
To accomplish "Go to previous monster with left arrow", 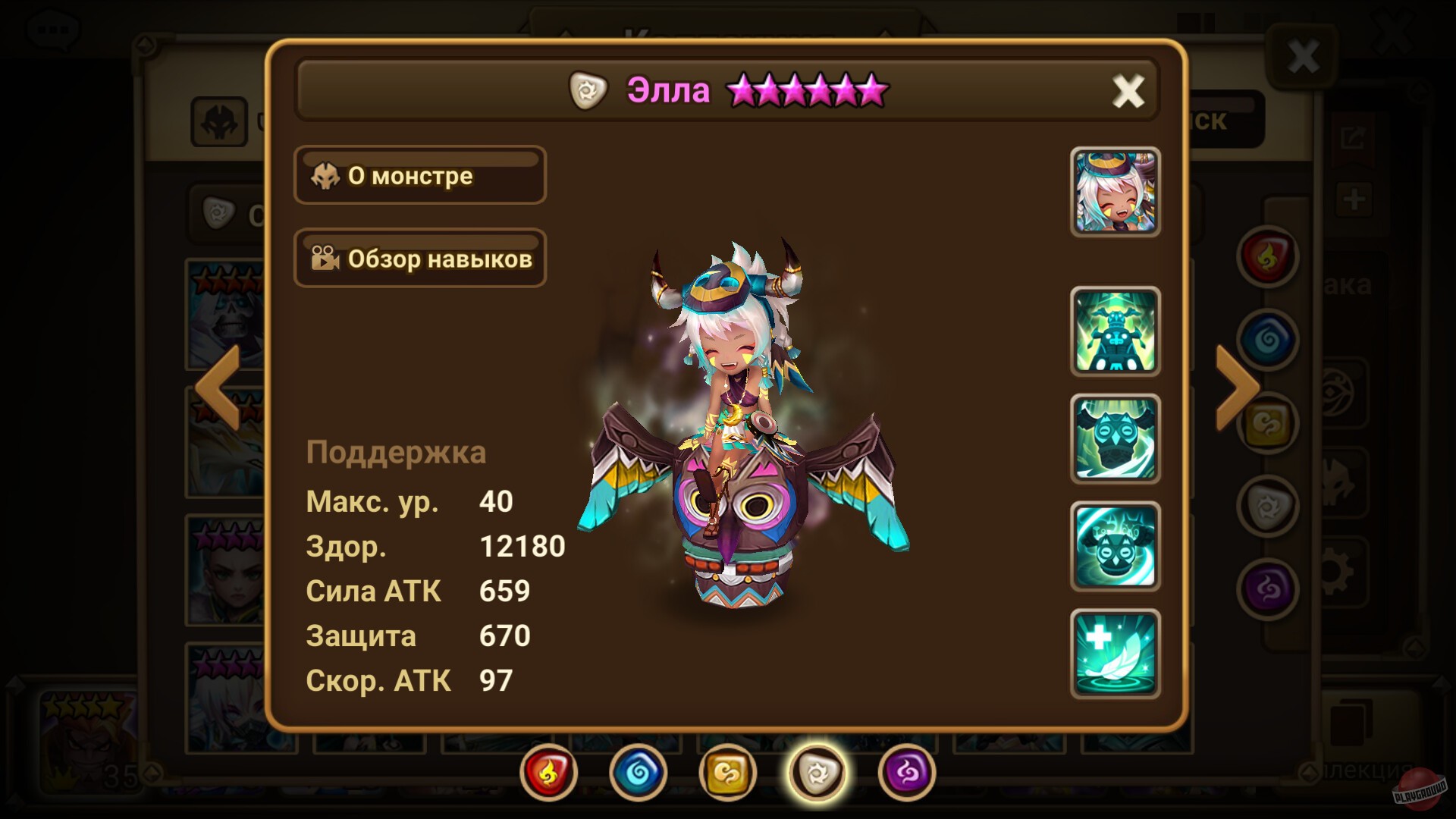I will click(218, 388).
